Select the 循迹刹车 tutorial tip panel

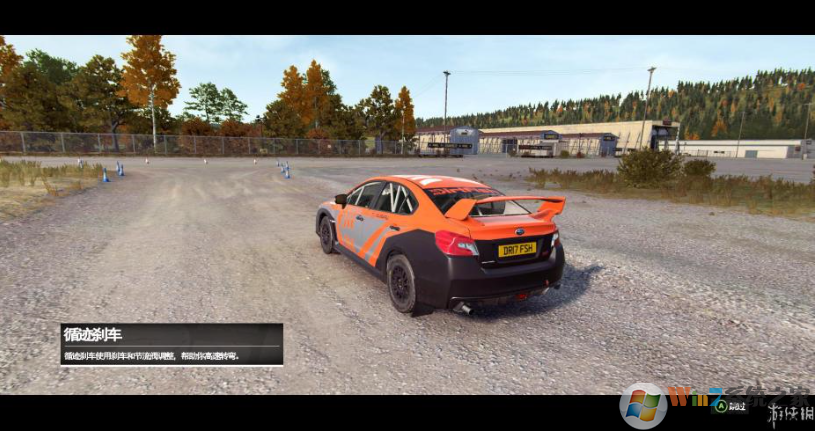(x=171, y=344)
